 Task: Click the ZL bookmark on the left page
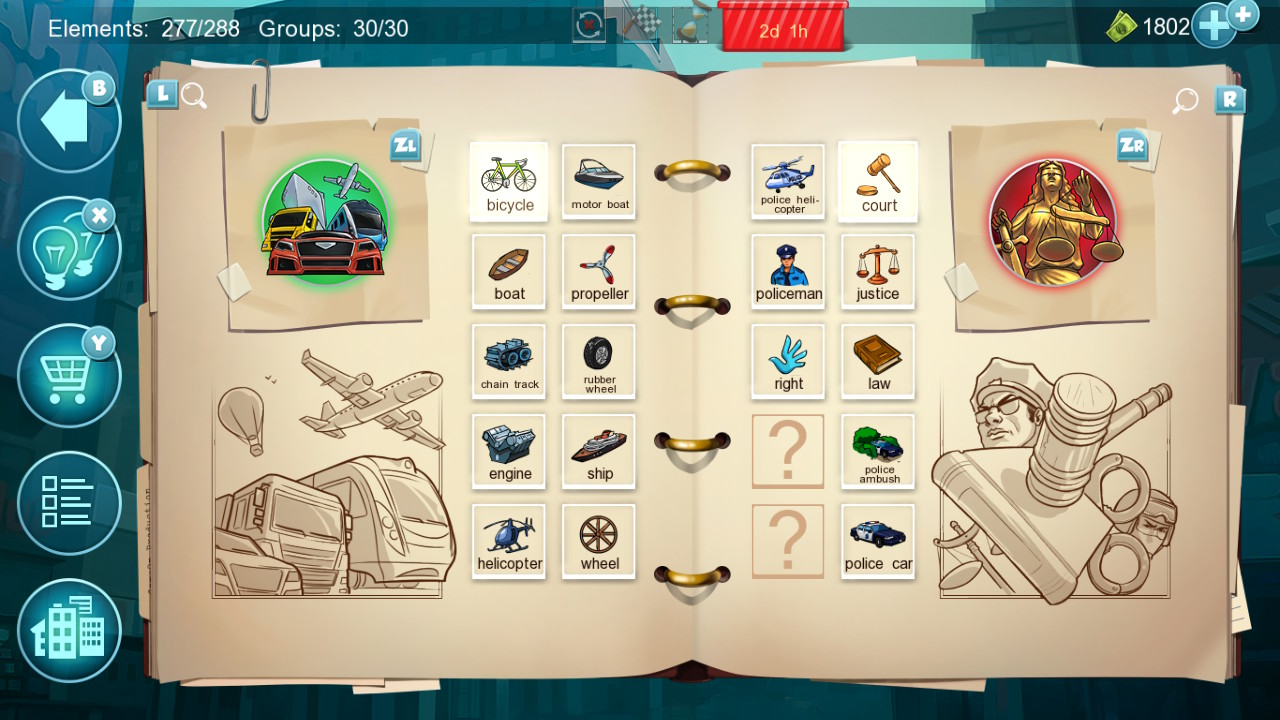pos(404,146)
